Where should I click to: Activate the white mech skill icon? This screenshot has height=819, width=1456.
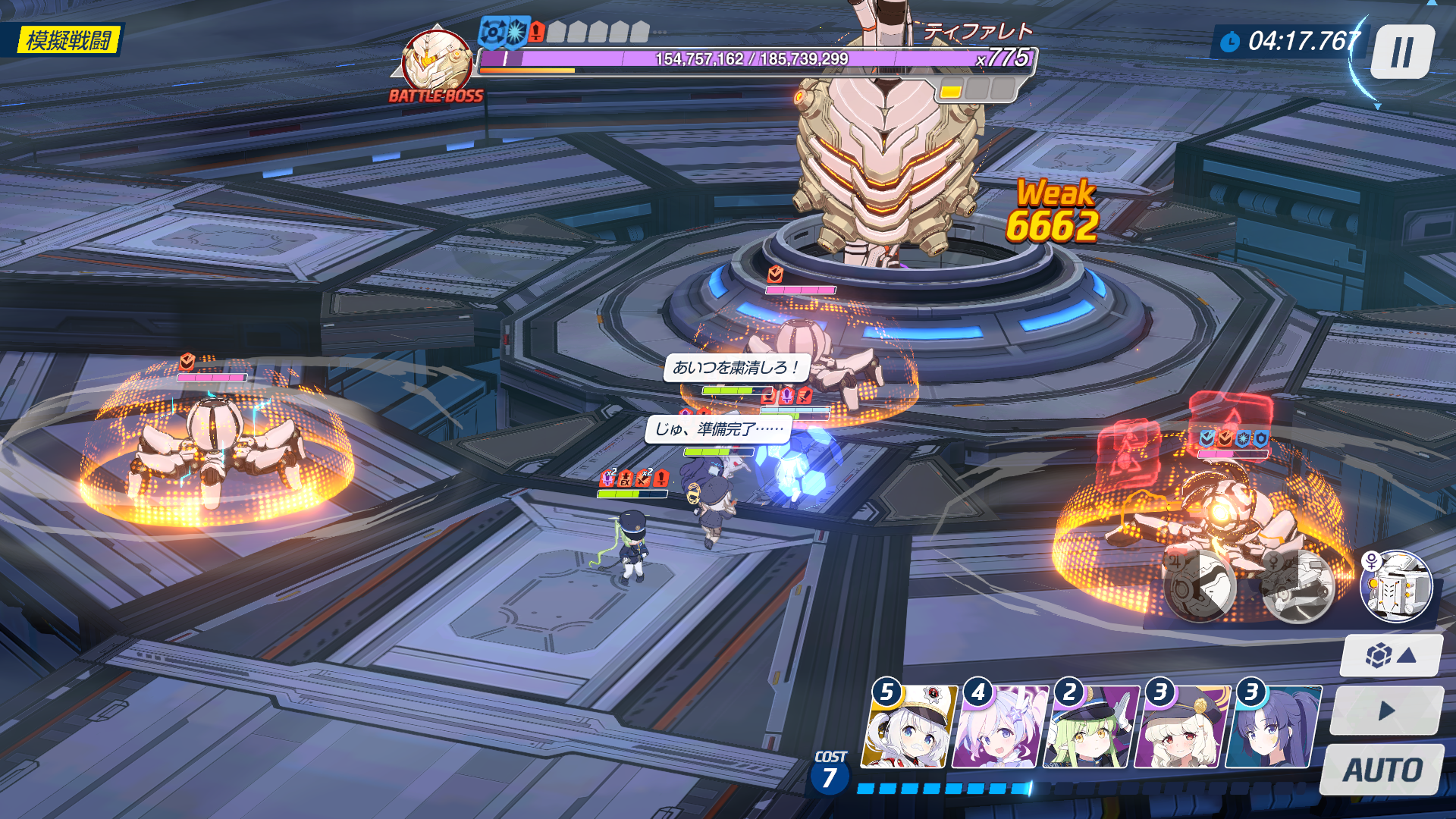coord(1396,587)
